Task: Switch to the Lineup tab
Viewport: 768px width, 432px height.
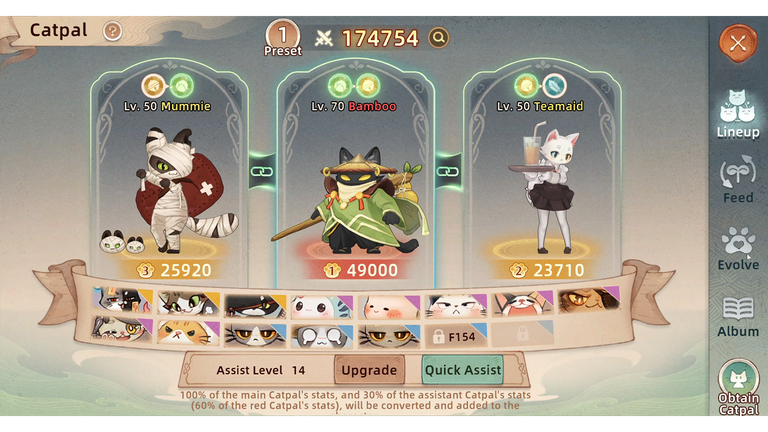Action: (738, 111)
